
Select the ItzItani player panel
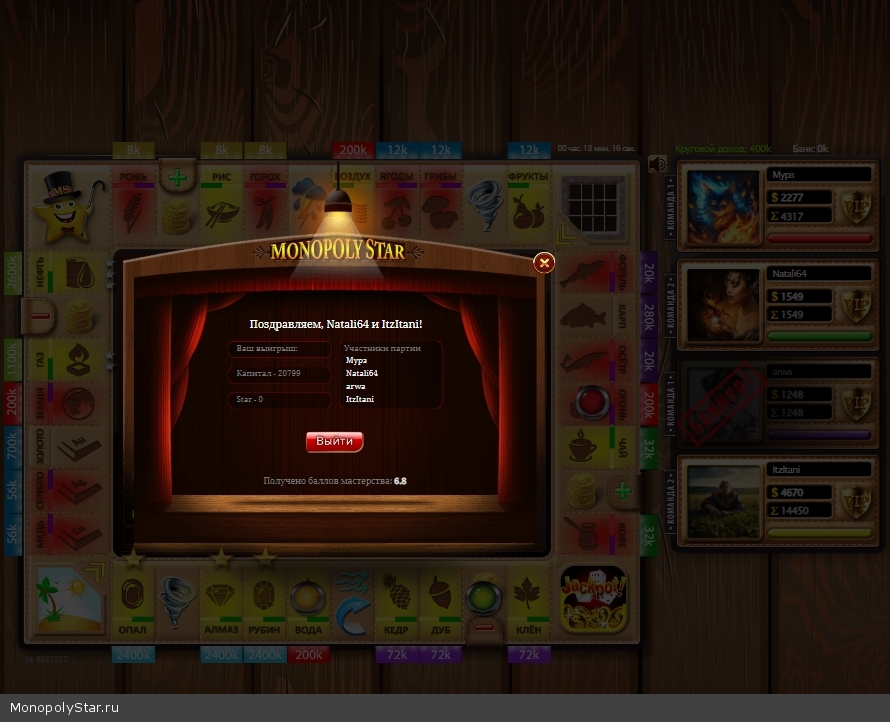click(774, 500)
